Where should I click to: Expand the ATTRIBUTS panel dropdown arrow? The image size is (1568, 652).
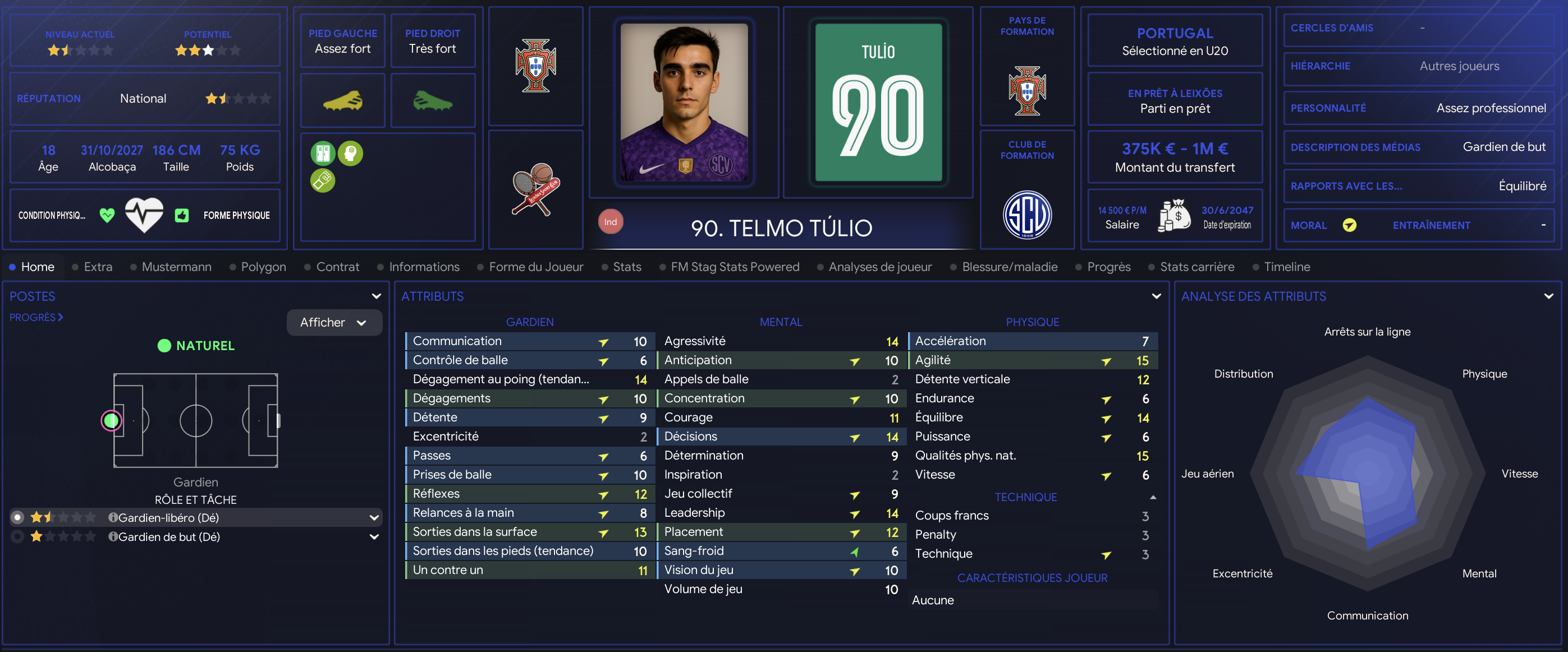coord(1156,296)
